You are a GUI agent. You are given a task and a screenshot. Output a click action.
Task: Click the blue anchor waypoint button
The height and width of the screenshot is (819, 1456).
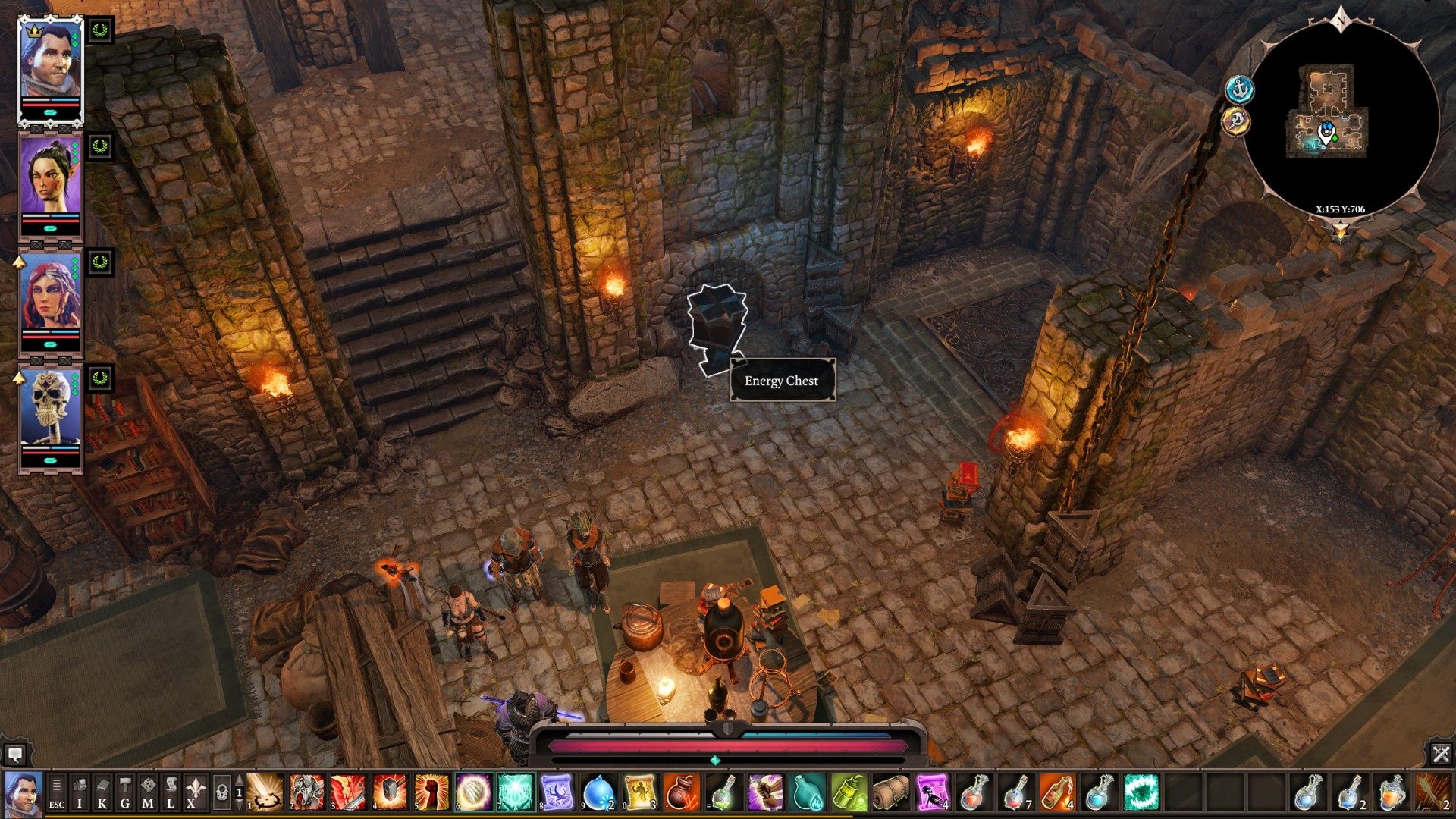(x=1240, y=89)
